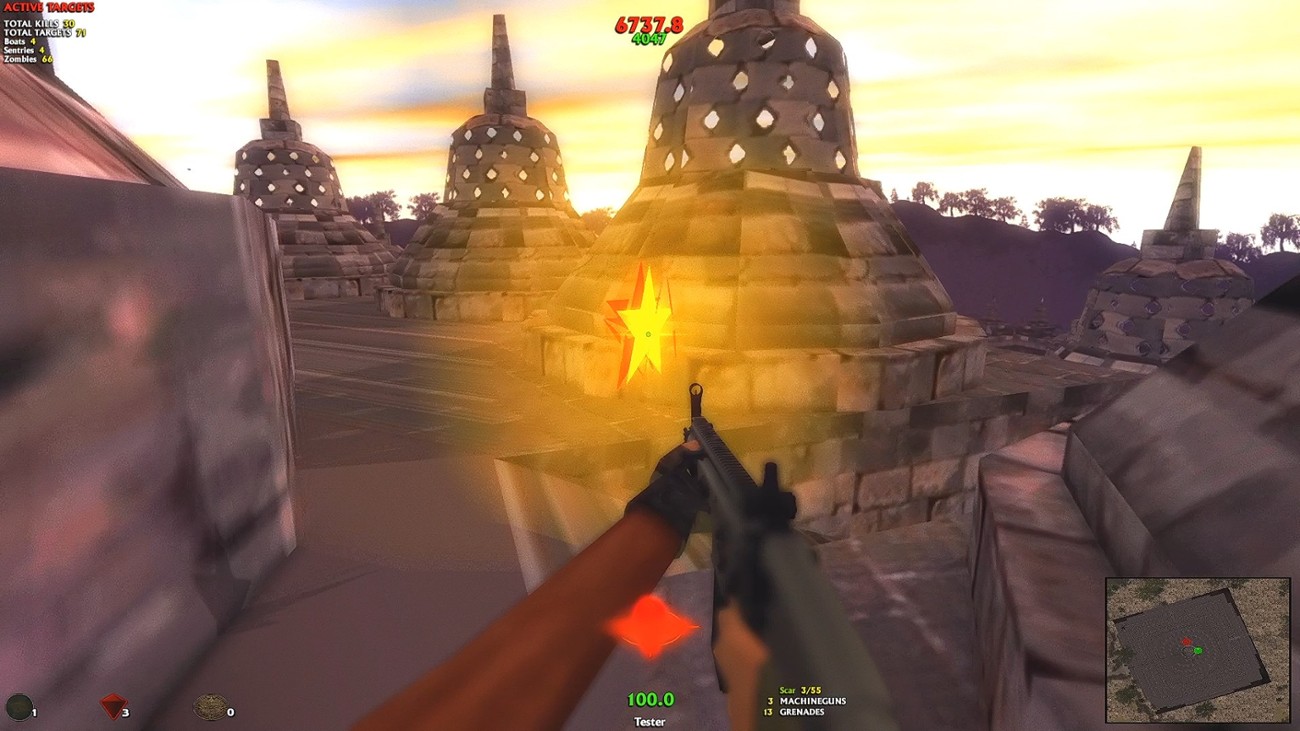Toggle the Sentries target counter
Image resolution: width=1300 pixels, height=731 pixels.
coord(25,48)
